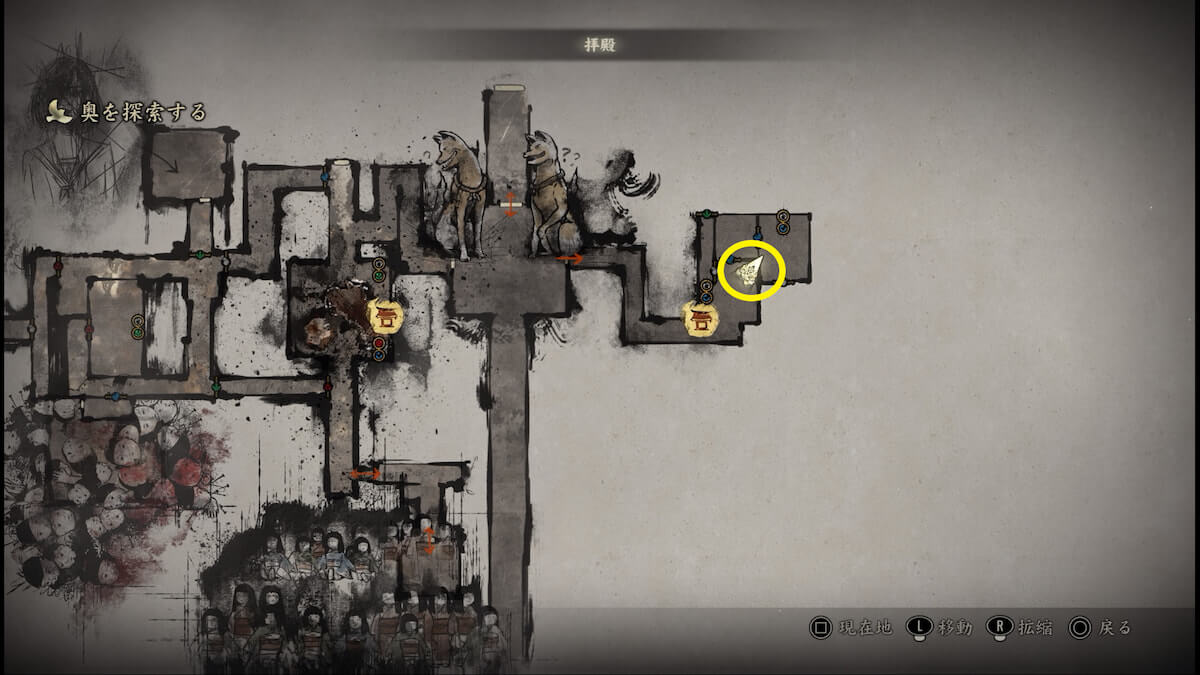
Task: Open the 奥を探索する objective tracker
Action: pyautogui.click(x=130, y=112)
